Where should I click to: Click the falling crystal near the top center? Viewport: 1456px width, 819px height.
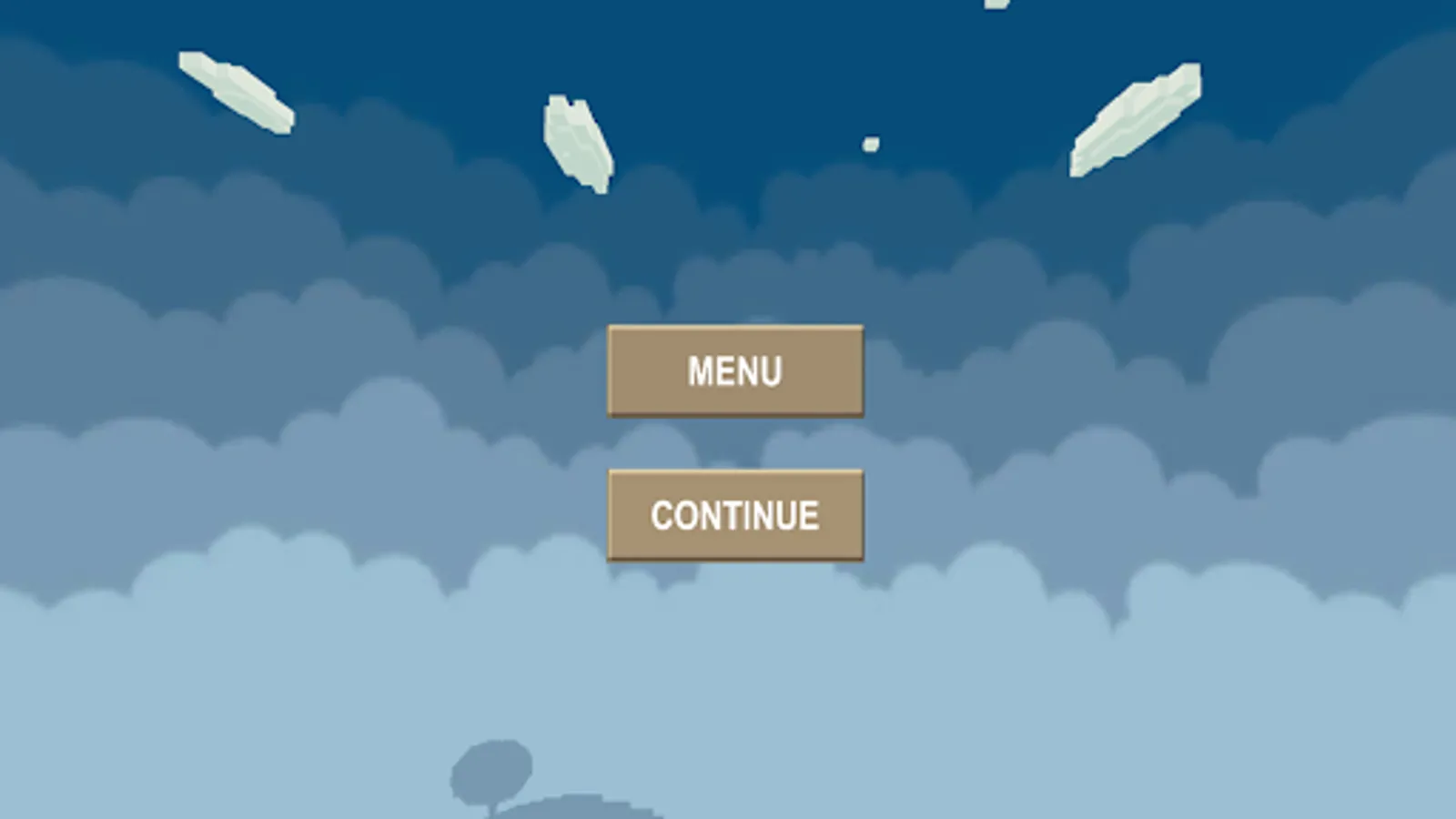coord(578,141)
